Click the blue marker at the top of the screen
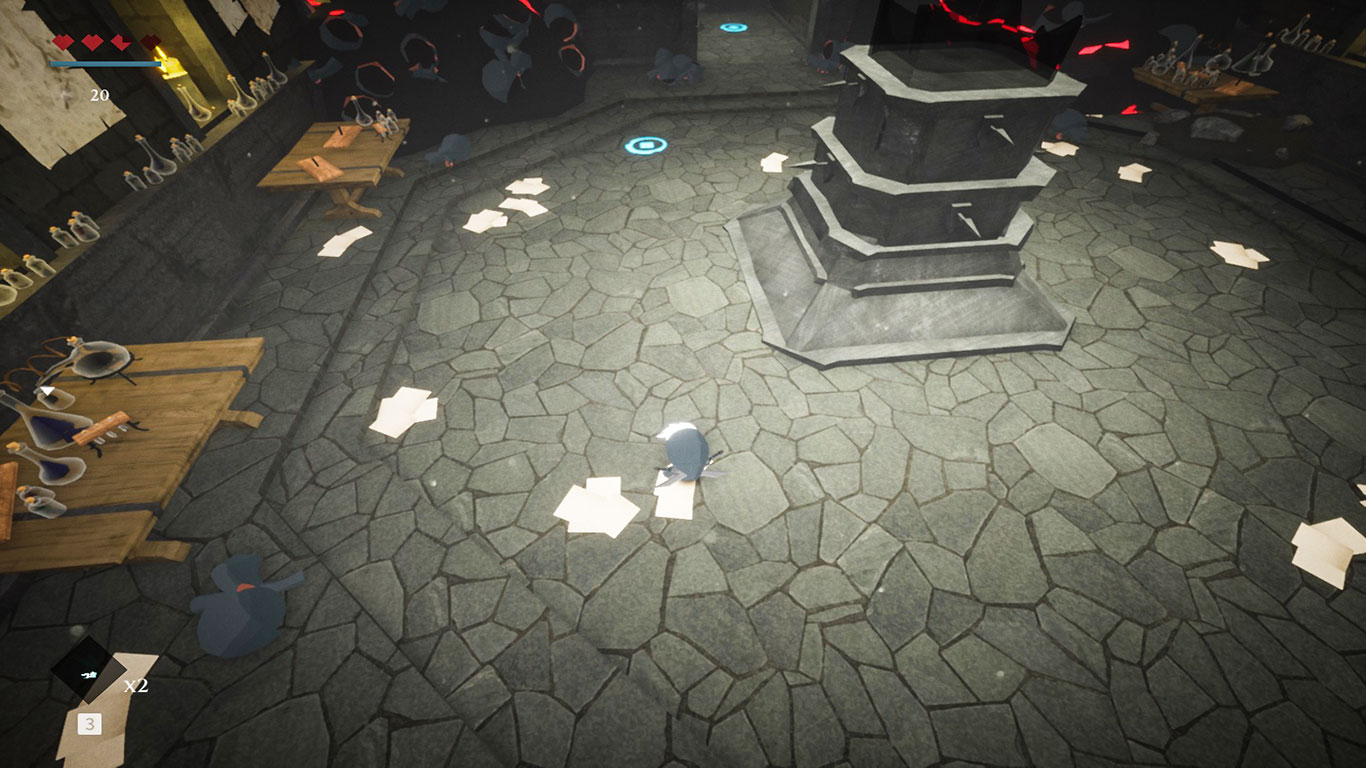 (x=735, y=28)
